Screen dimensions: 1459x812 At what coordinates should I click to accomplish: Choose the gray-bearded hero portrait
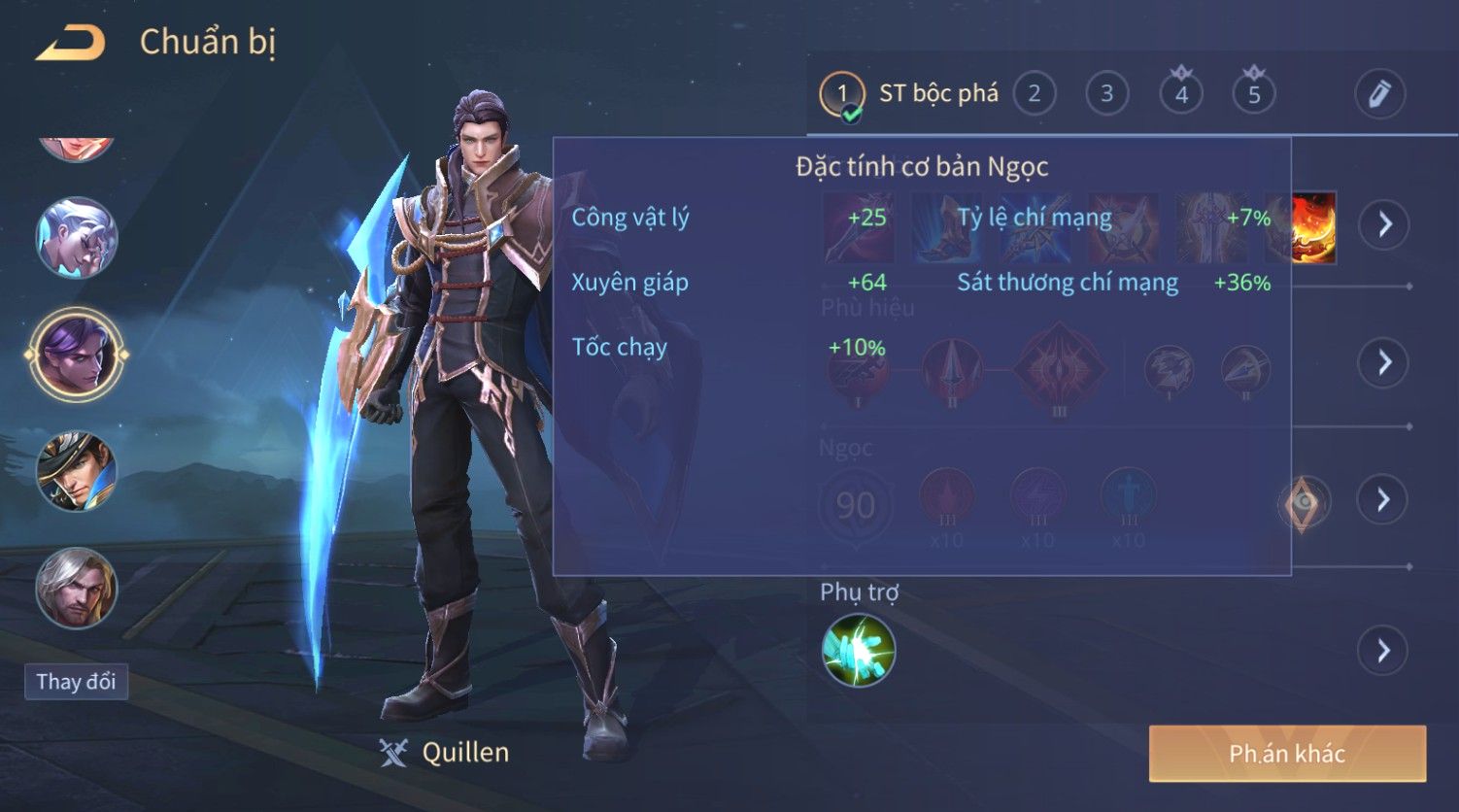click(x=77, y=589)
